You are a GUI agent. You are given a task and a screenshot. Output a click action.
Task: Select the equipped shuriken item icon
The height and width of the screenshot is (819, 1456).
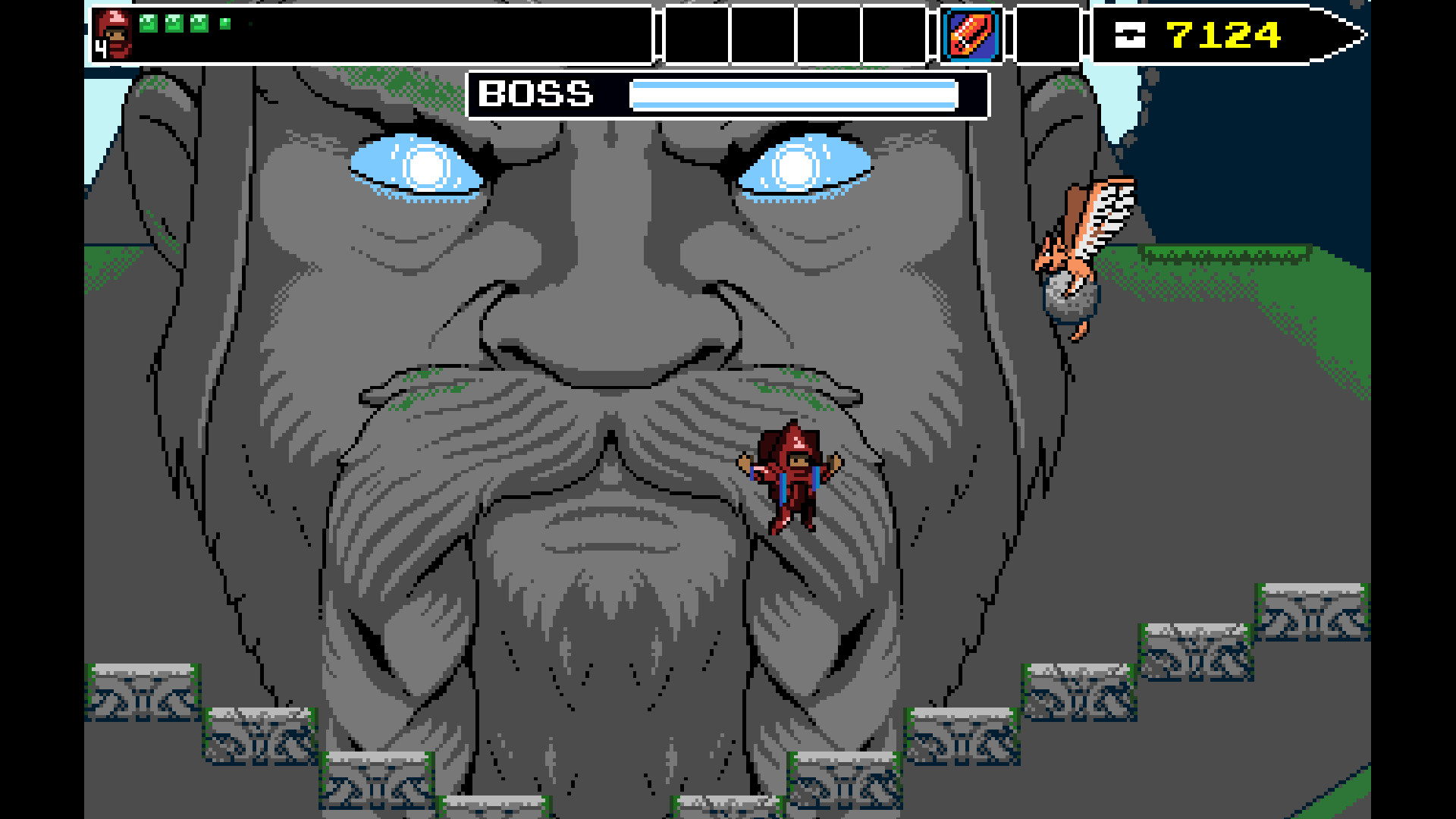[x=971, y=34]
